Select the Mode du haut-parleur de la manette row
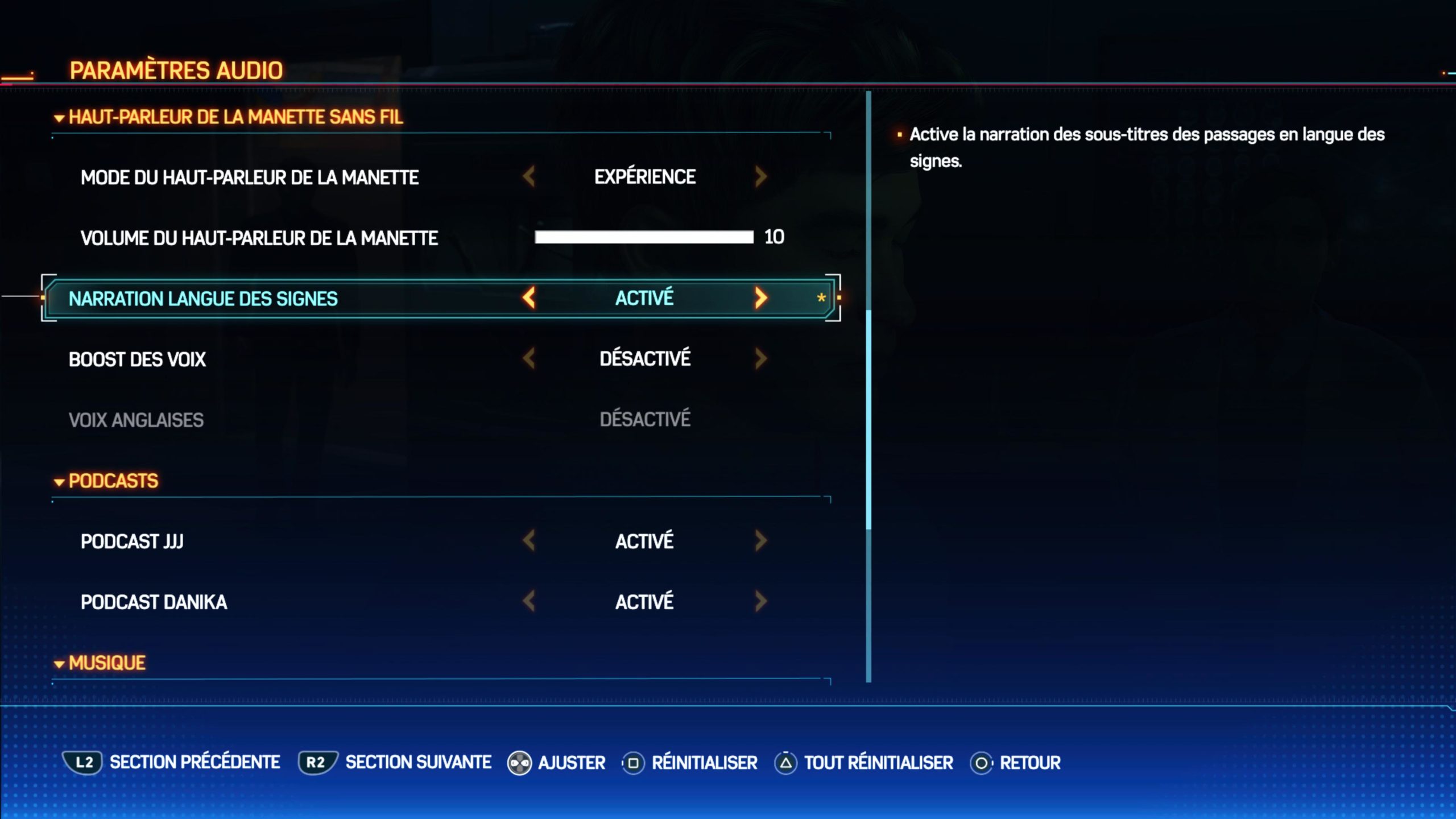 click(x=250, y=177)
